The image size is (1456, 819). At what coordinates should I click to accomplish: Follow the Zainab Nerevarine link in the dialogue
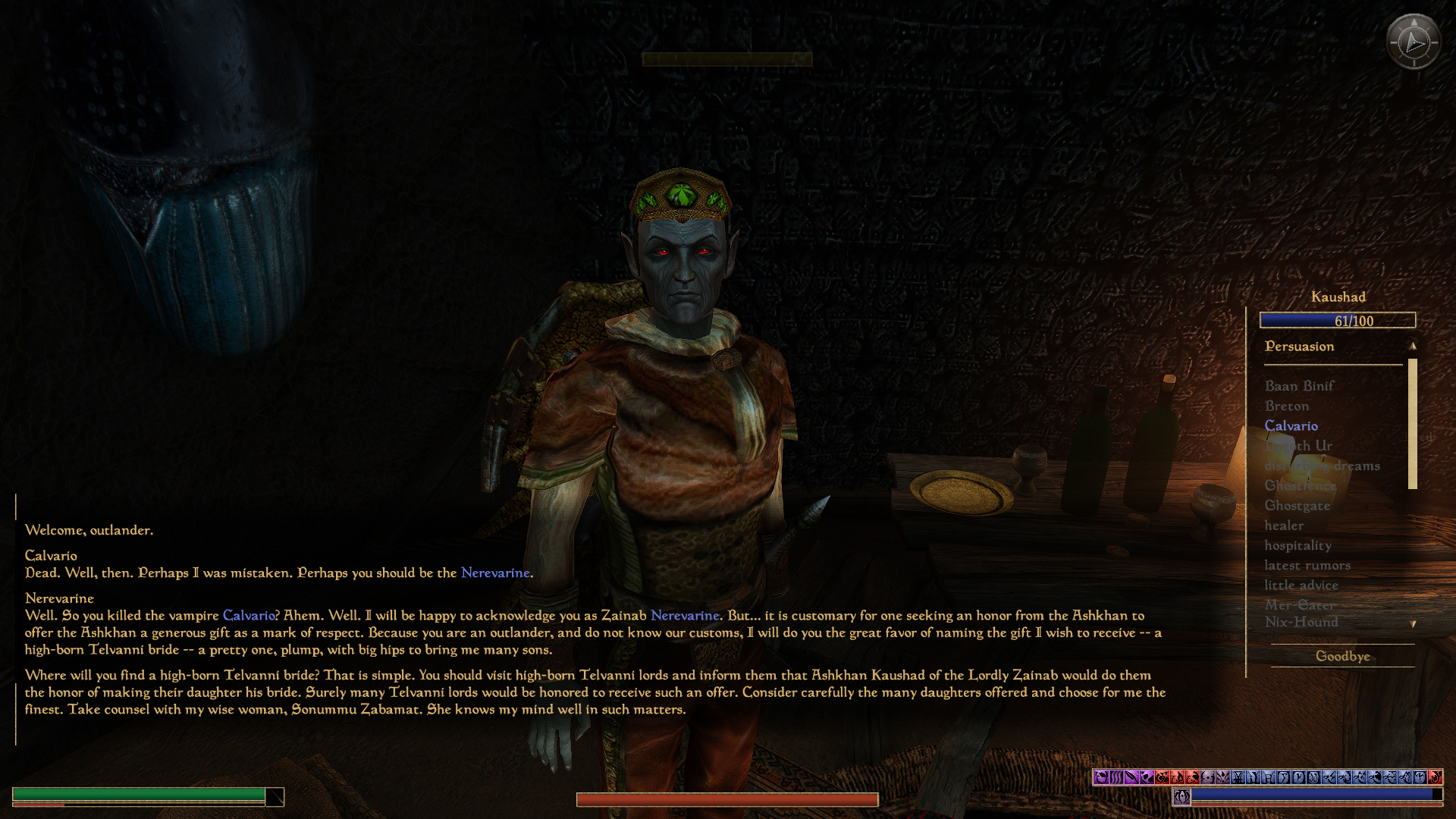point(684,615)
